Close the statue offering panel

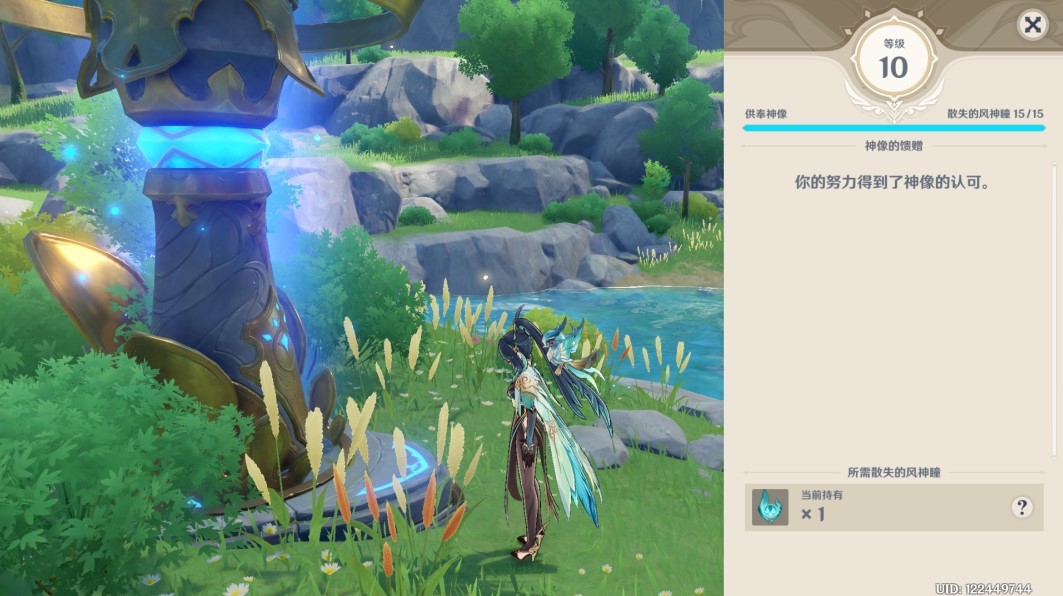coord(1032,25)
